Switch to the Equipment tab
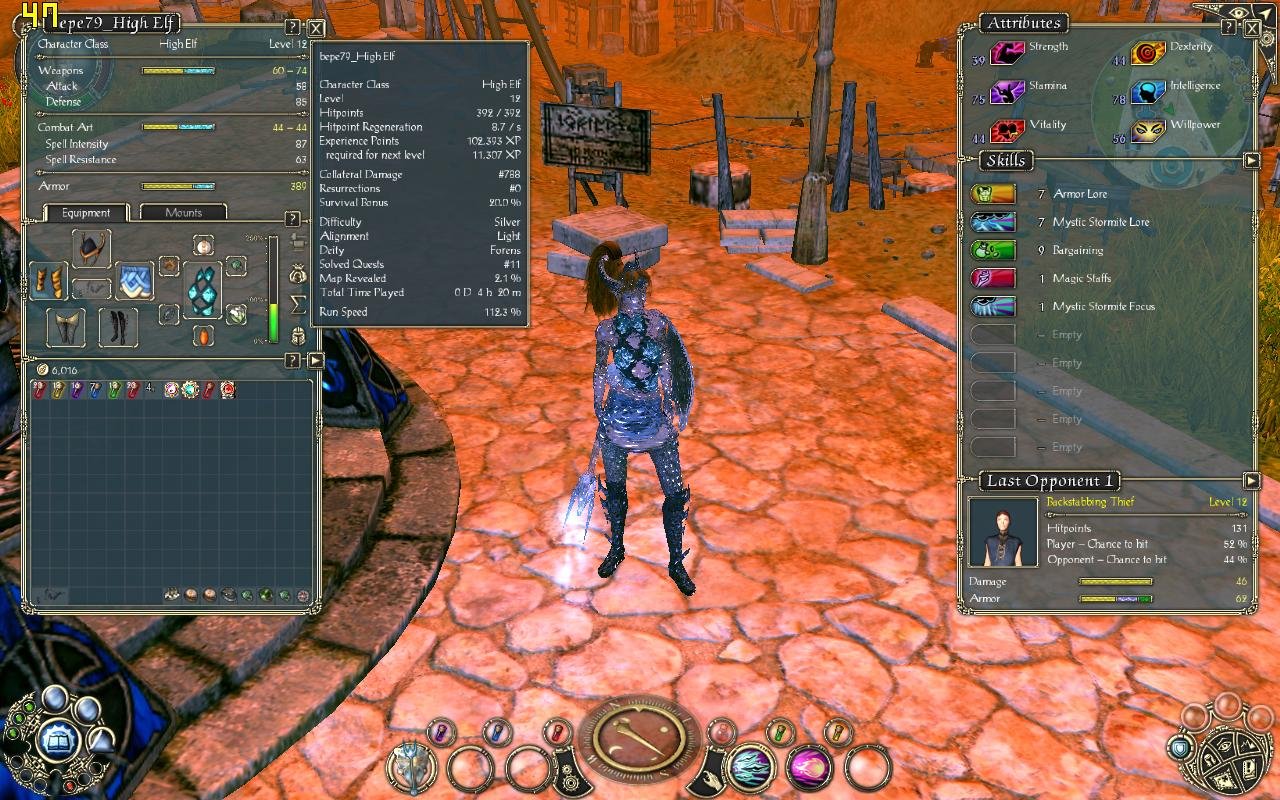Image resolution: width=1280 pixels, height=800 pixels. (85, 212)
